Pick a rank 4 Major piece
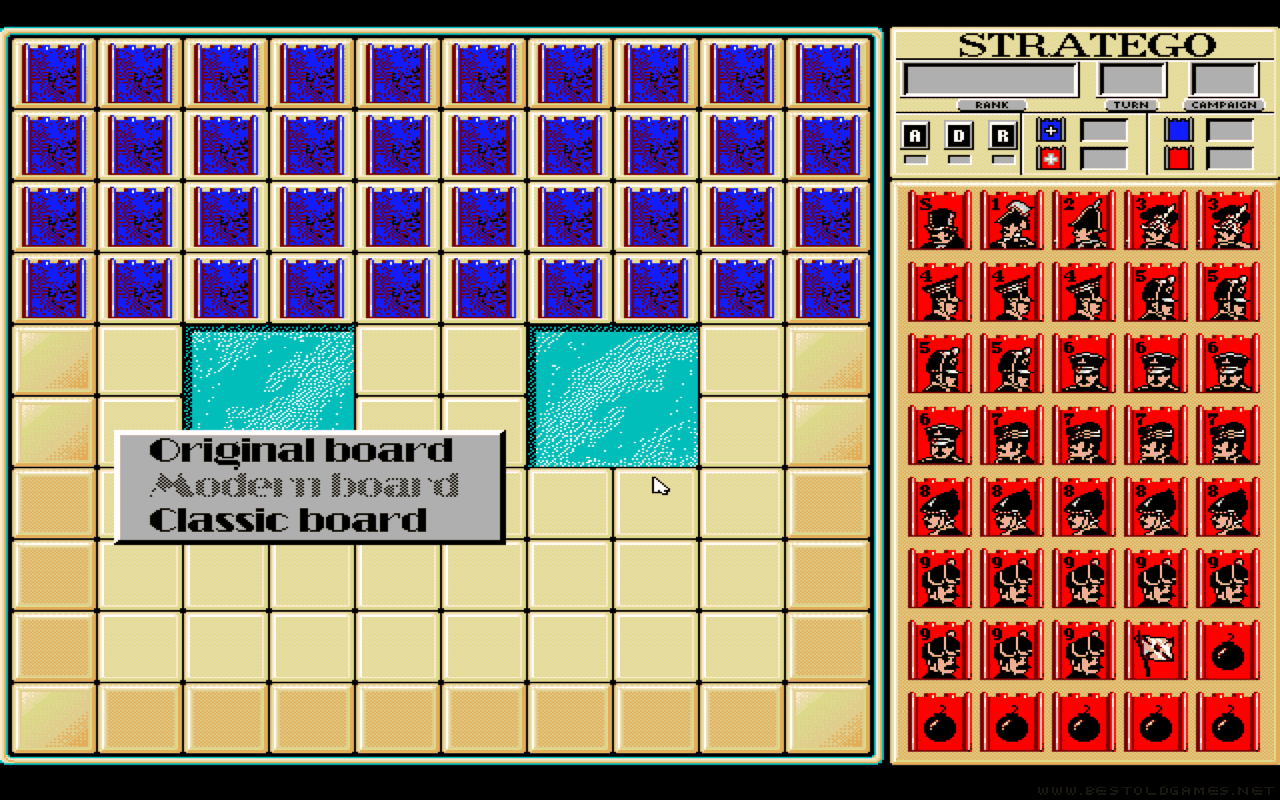This screenshot has height=800, width=1280. [x=940, y=291]
